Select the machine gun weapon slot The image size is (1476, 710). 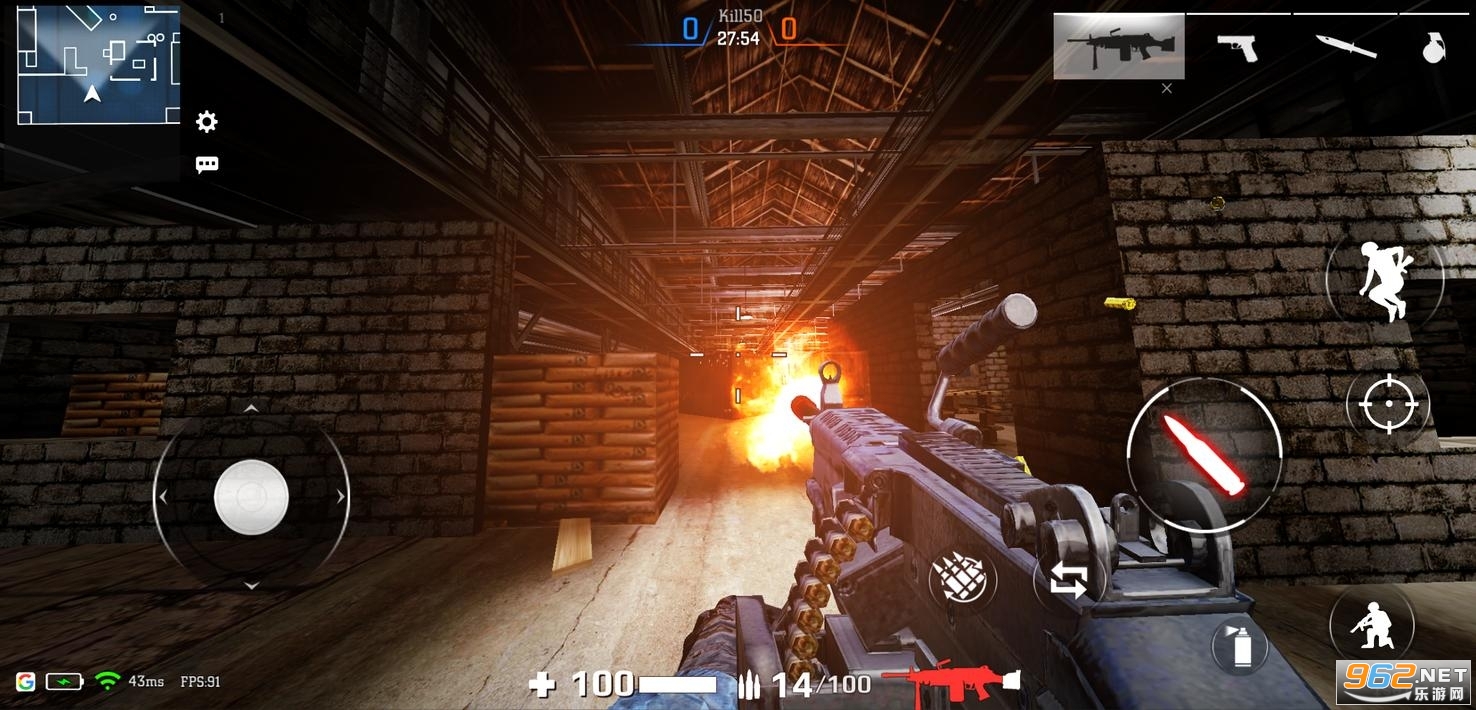(1118, 46)
